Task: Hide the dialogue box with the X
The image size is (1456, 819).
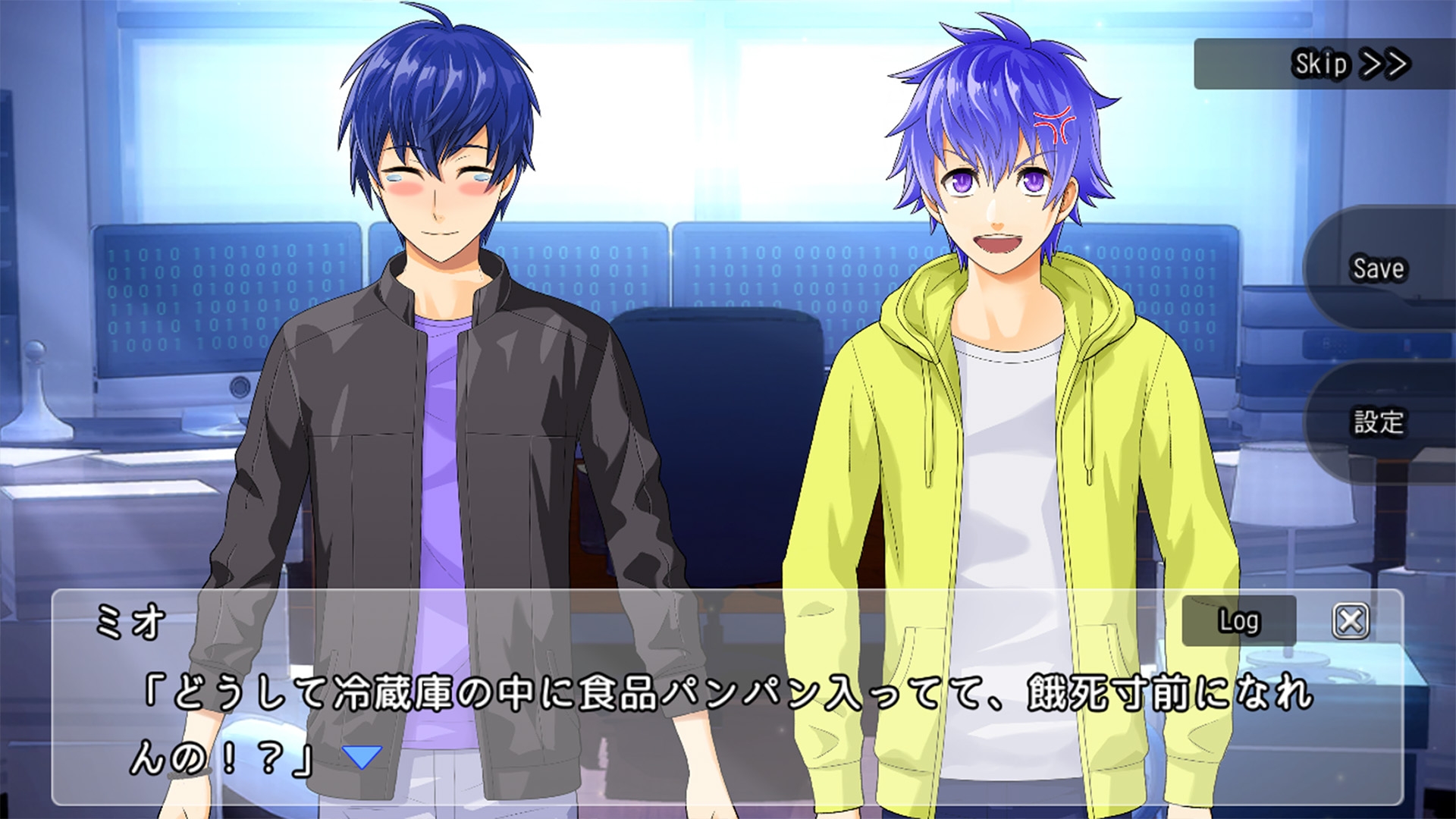Action: [x=1351, y=621]
